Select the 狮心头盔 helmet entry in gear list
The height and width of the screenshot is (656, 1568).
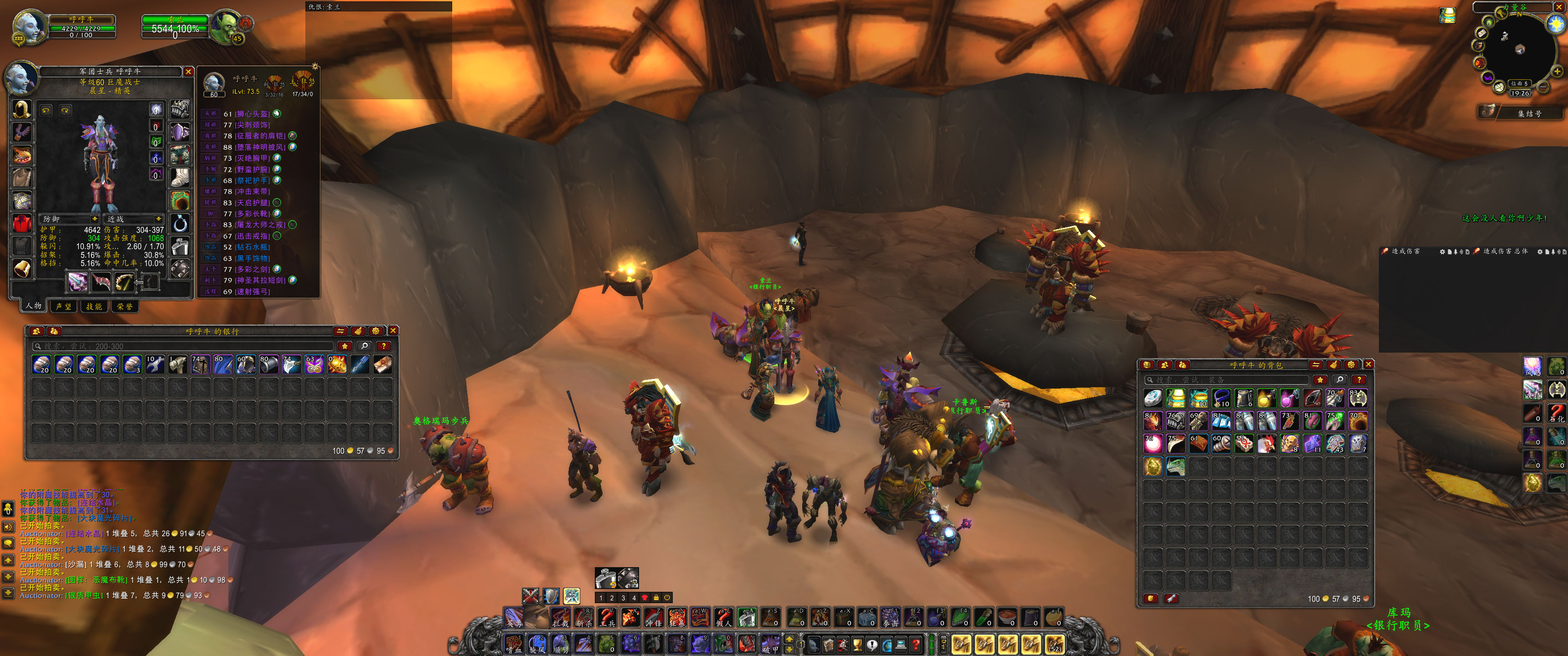252,114
